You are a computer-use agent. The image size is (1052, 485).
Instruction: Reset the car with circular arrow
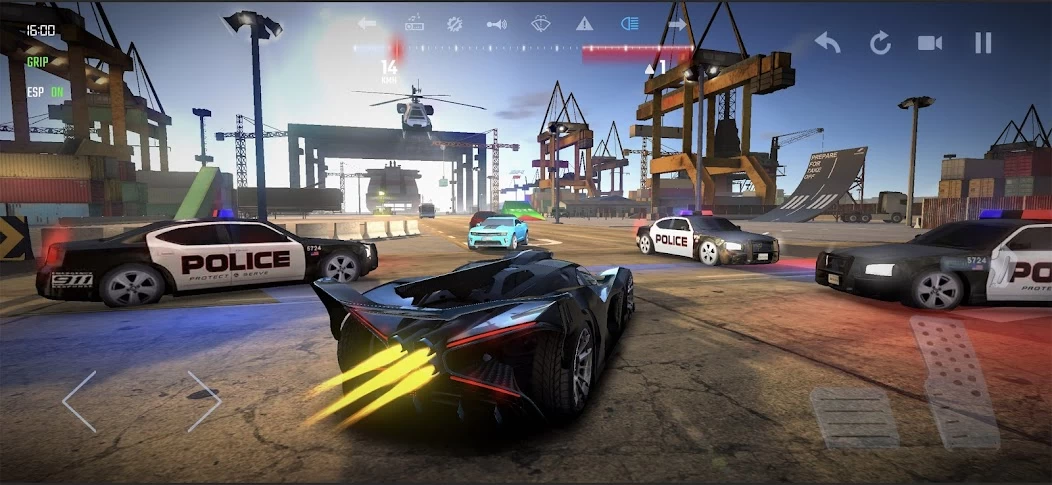[880, 42]
